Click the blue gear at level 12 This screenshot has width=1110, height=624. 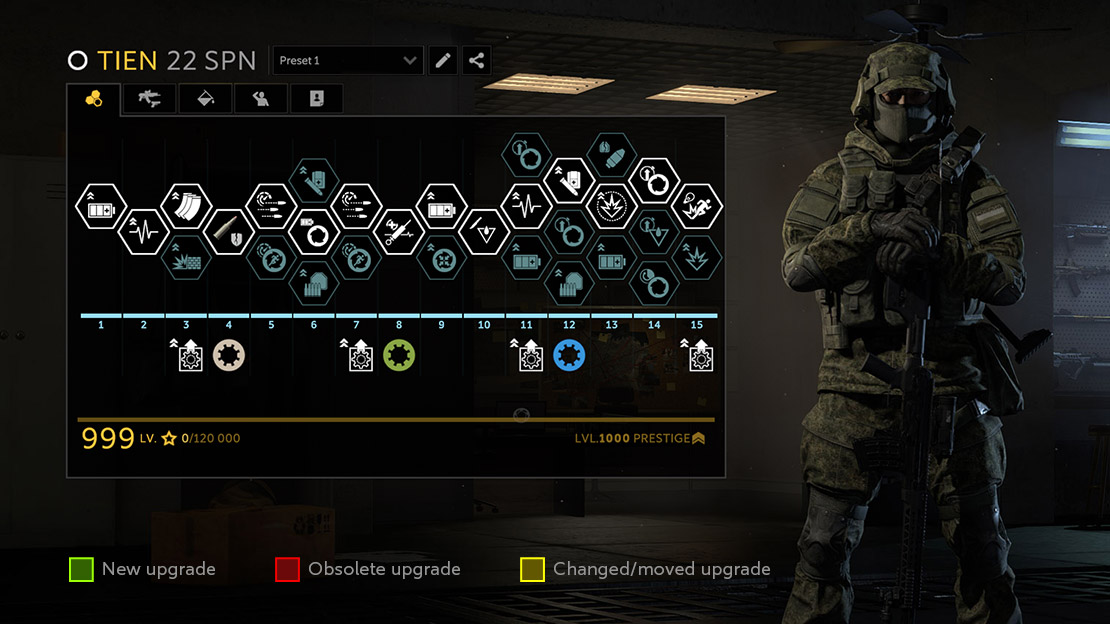[569, 355]
